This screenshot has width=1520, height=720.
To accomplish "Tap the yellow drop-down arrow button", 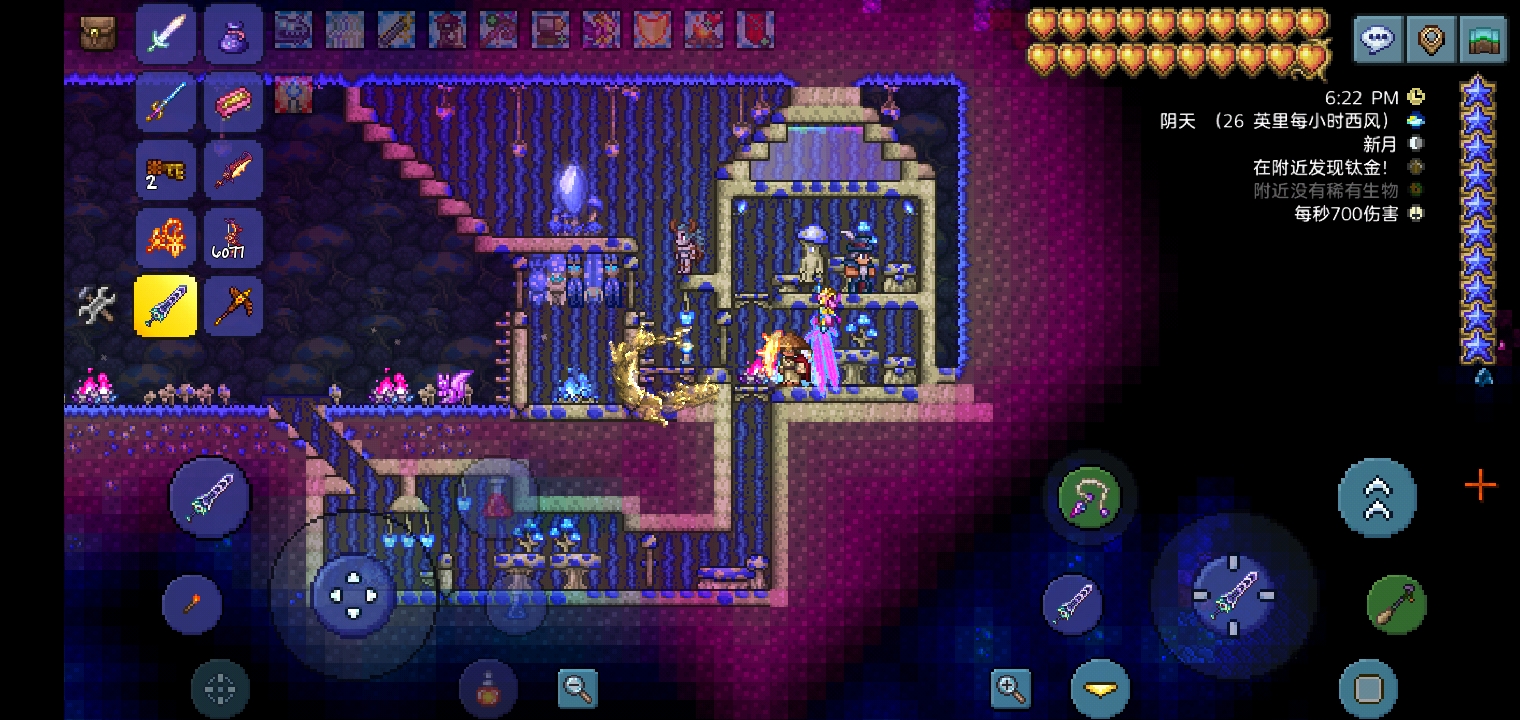I will (x=1100, y=688).
